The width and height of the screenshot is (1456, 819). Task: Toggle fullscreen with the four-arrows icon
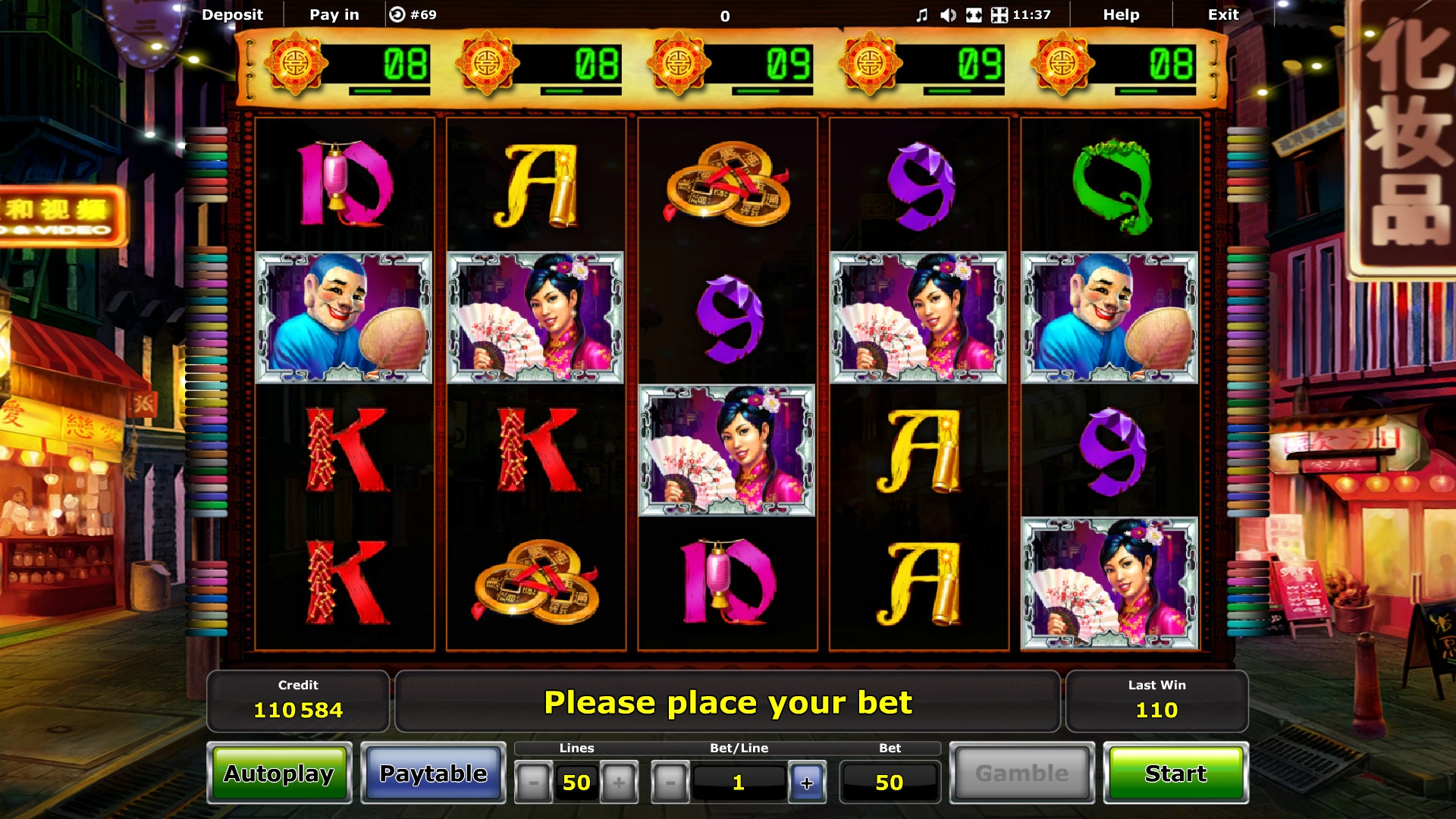(999, 15)
